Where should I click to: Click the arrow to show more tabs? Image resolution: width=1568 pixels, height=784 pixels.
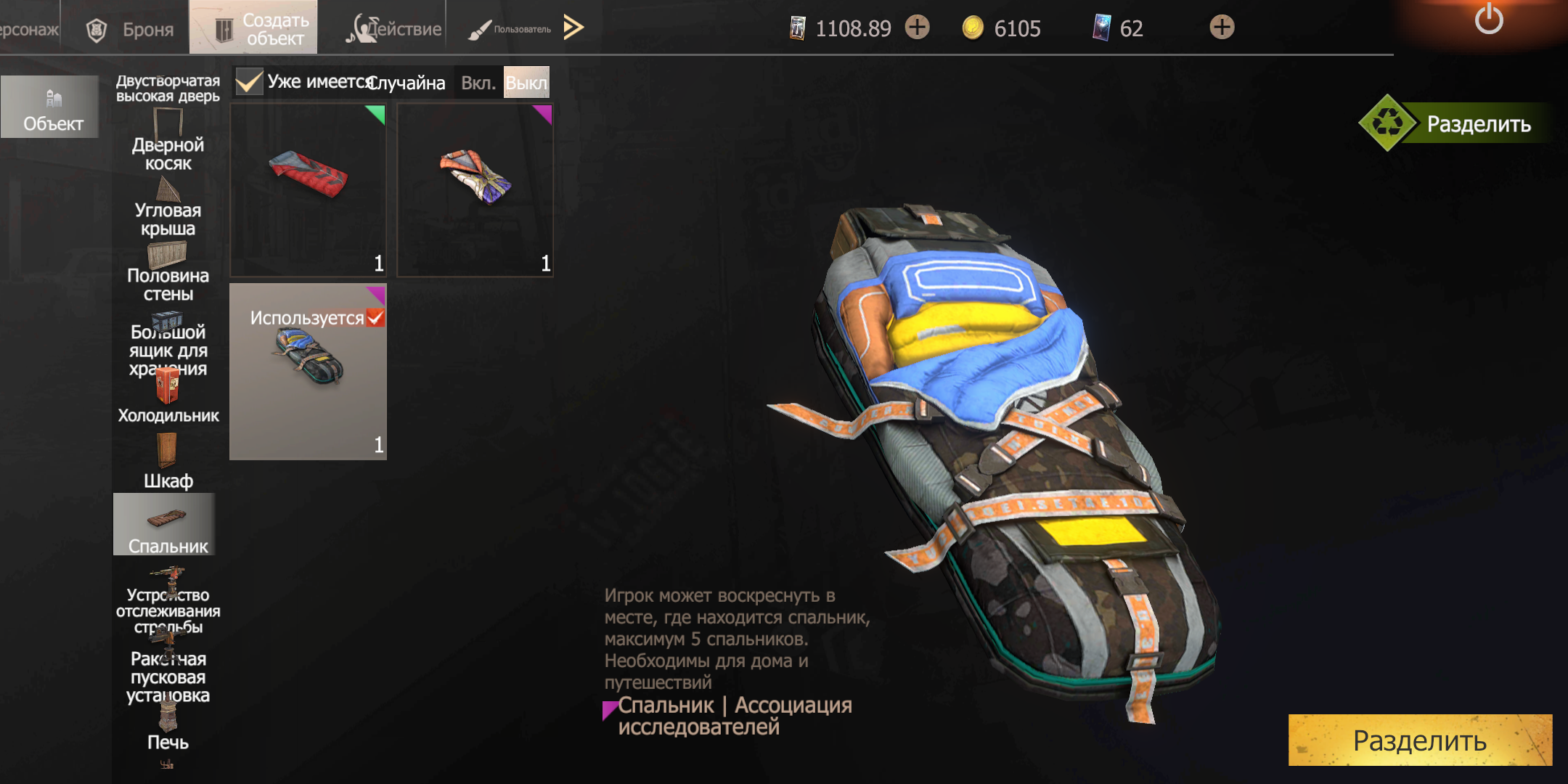(573, 28)
